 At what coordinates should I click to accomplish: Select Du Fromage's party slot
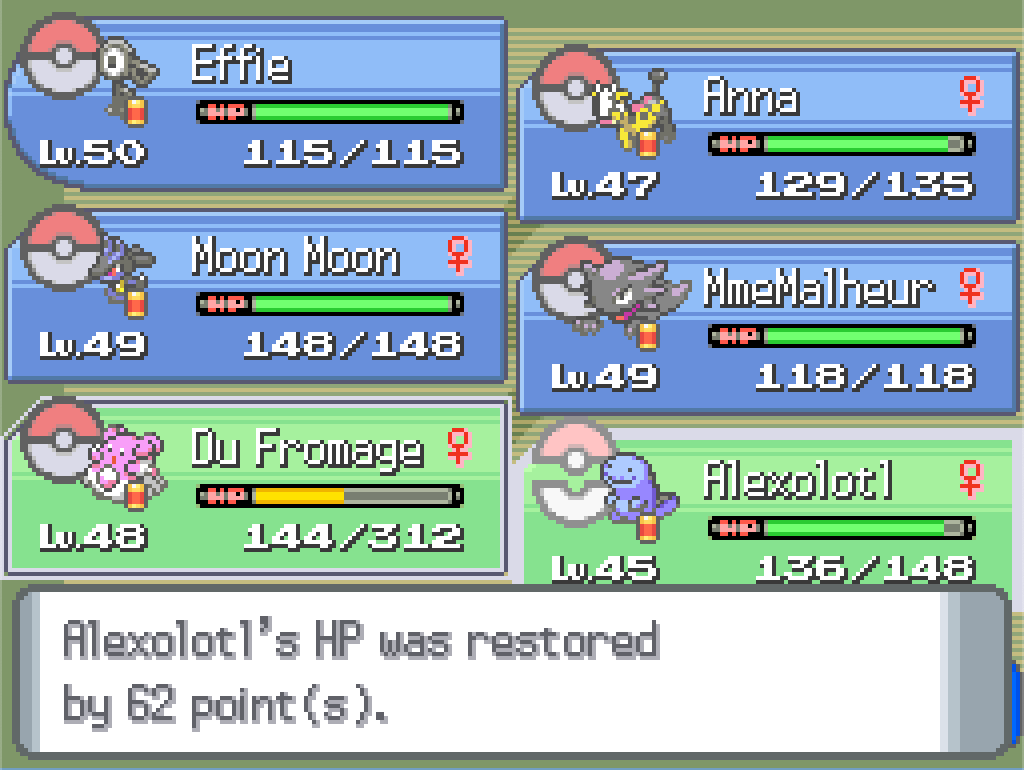coord(256,487)
